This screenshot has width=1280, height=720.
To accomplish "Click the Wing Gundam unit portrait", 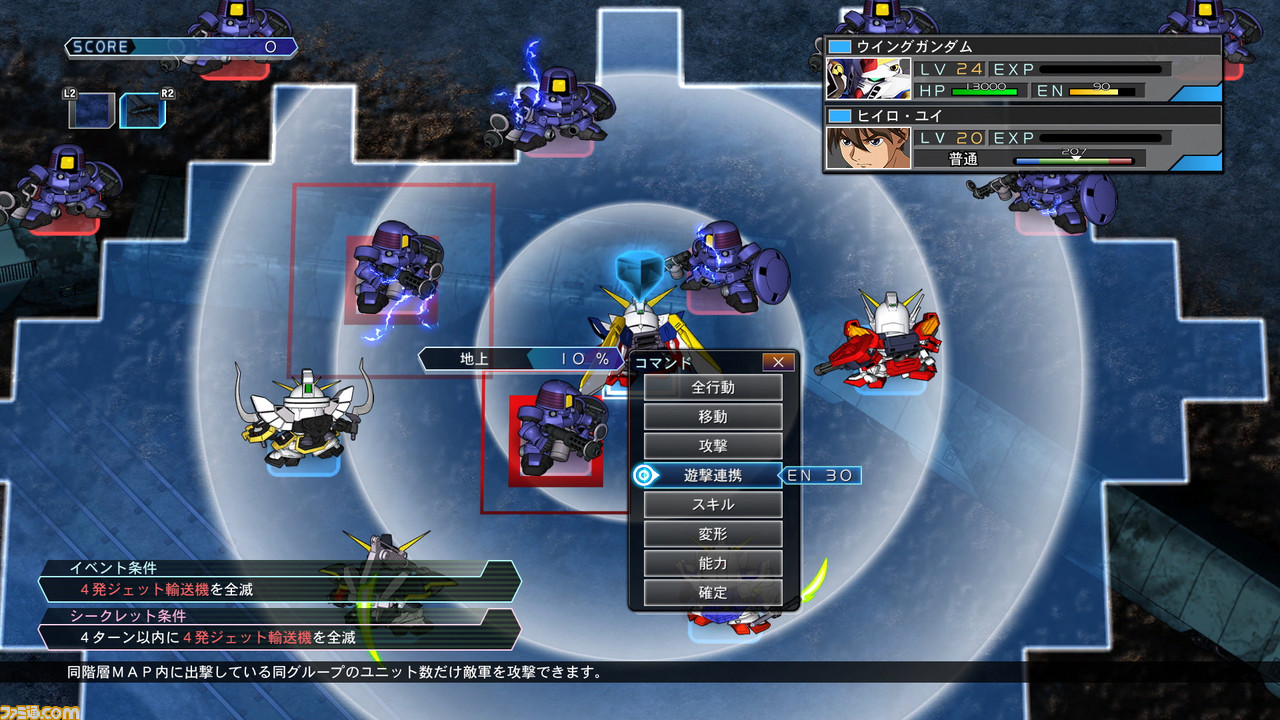I will point(869,79).
